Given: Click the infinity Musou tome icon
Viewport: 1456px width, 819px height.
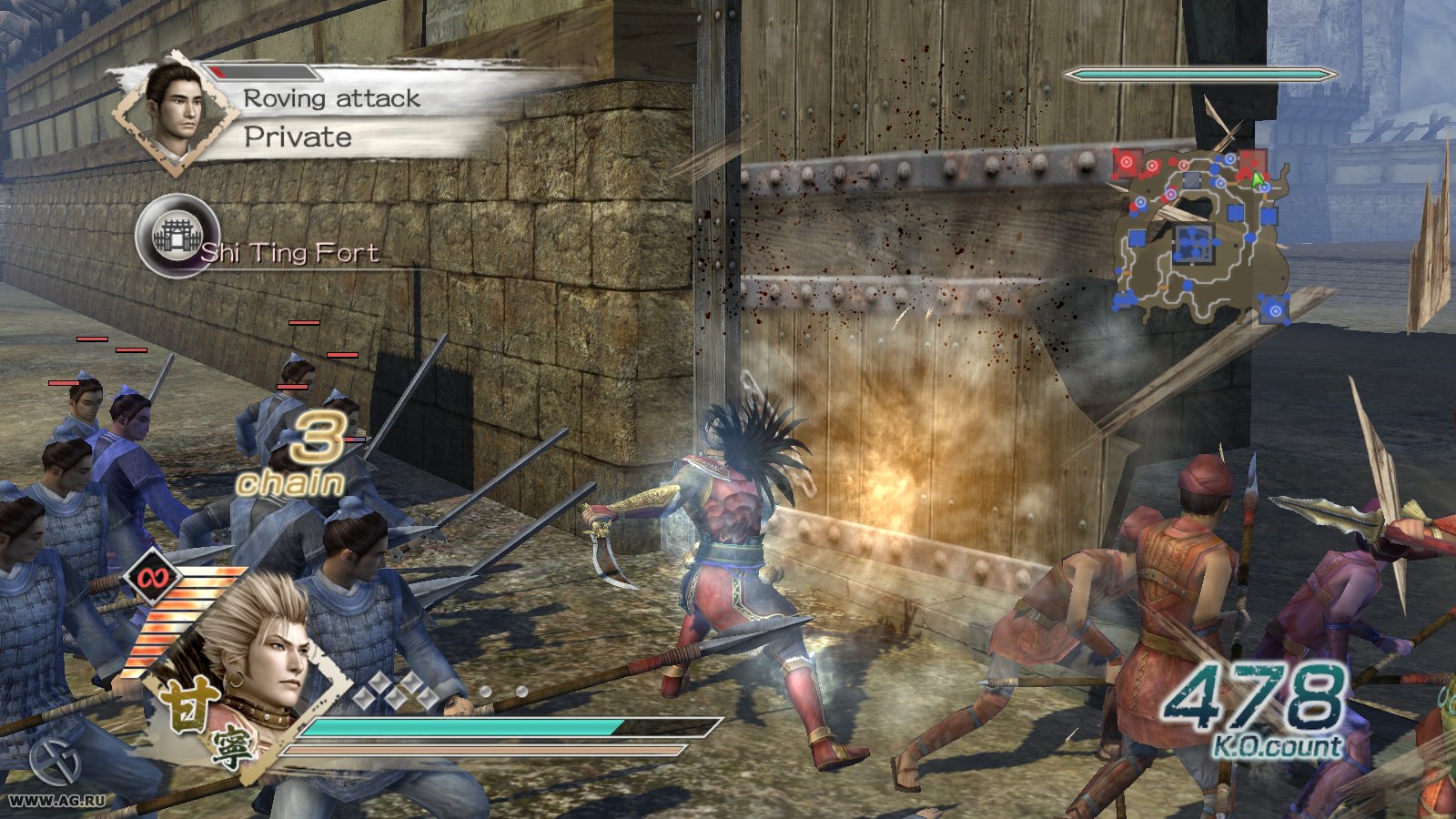Looking at the screenshot, I should pyautogui.click(x=152, y=575).
